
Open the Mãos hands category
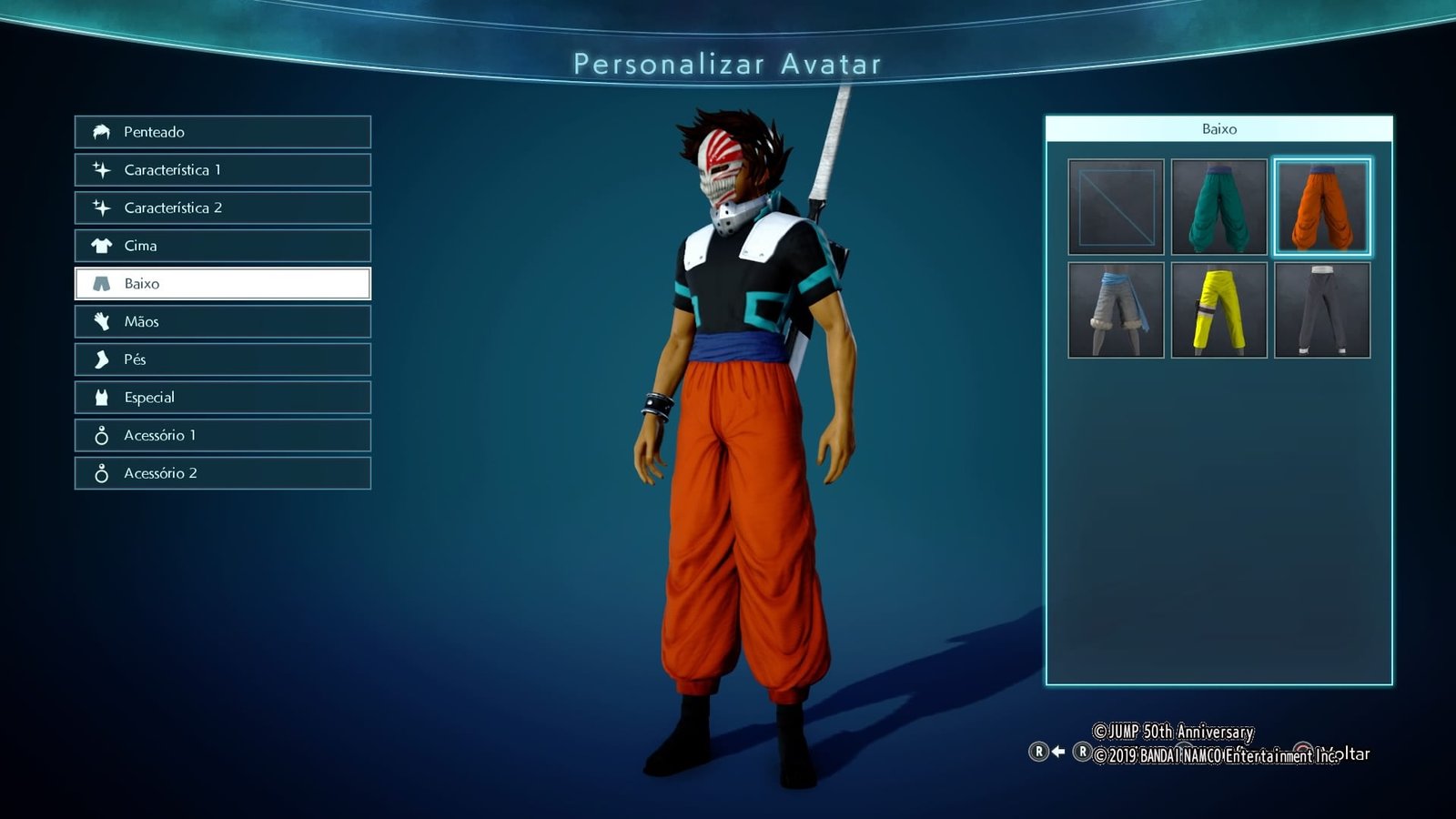(x=223, y=321)
